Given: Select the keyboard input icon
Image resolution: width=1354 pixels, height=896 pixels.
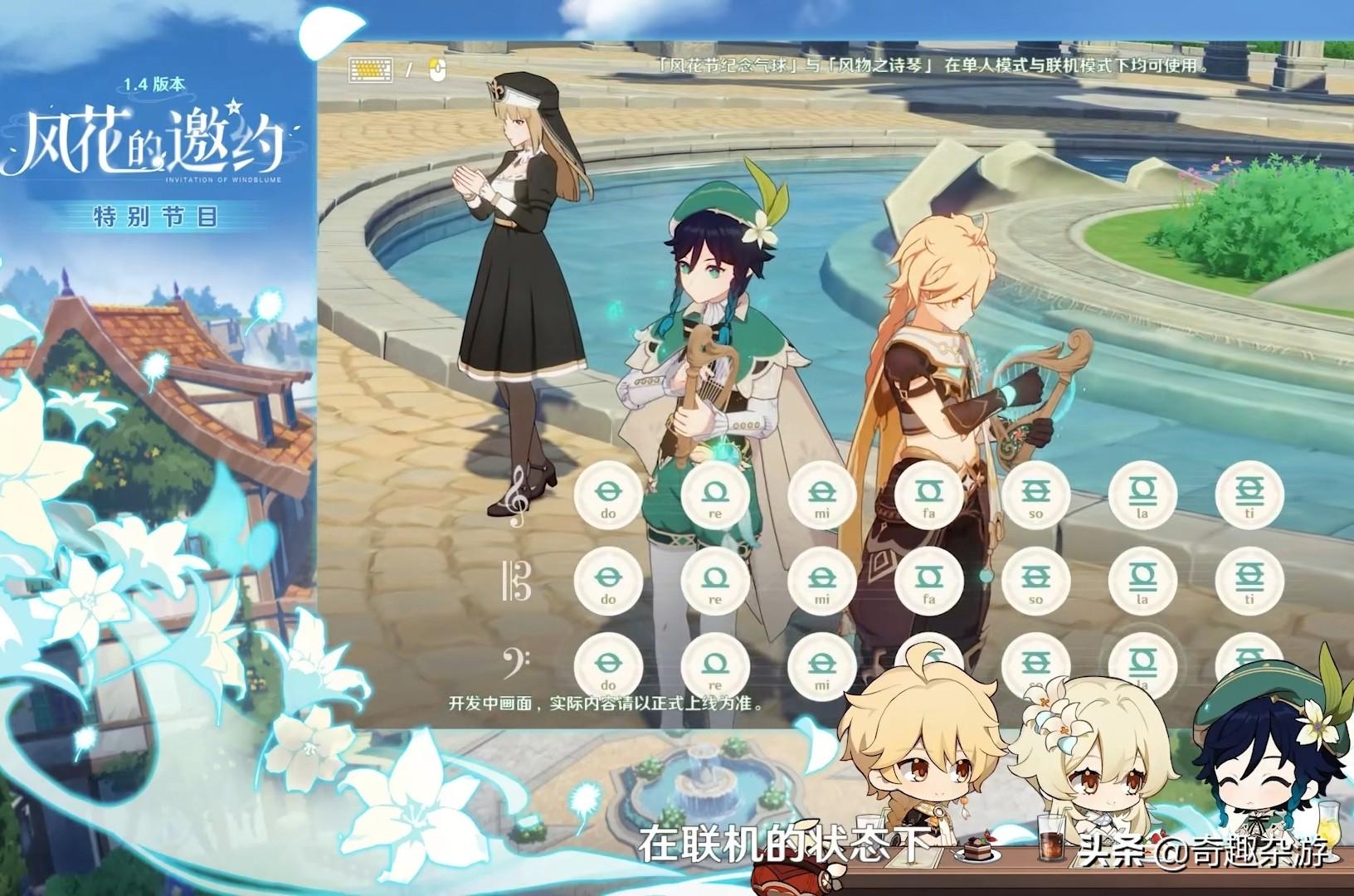Looking at the screenshot, I should click(x=369, y=70).
